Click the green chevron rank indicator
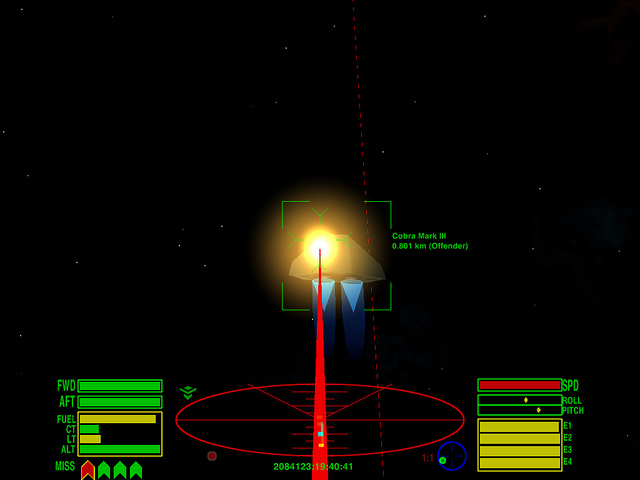This screenshot has height=480, width=640. click(x=188, y=393)
